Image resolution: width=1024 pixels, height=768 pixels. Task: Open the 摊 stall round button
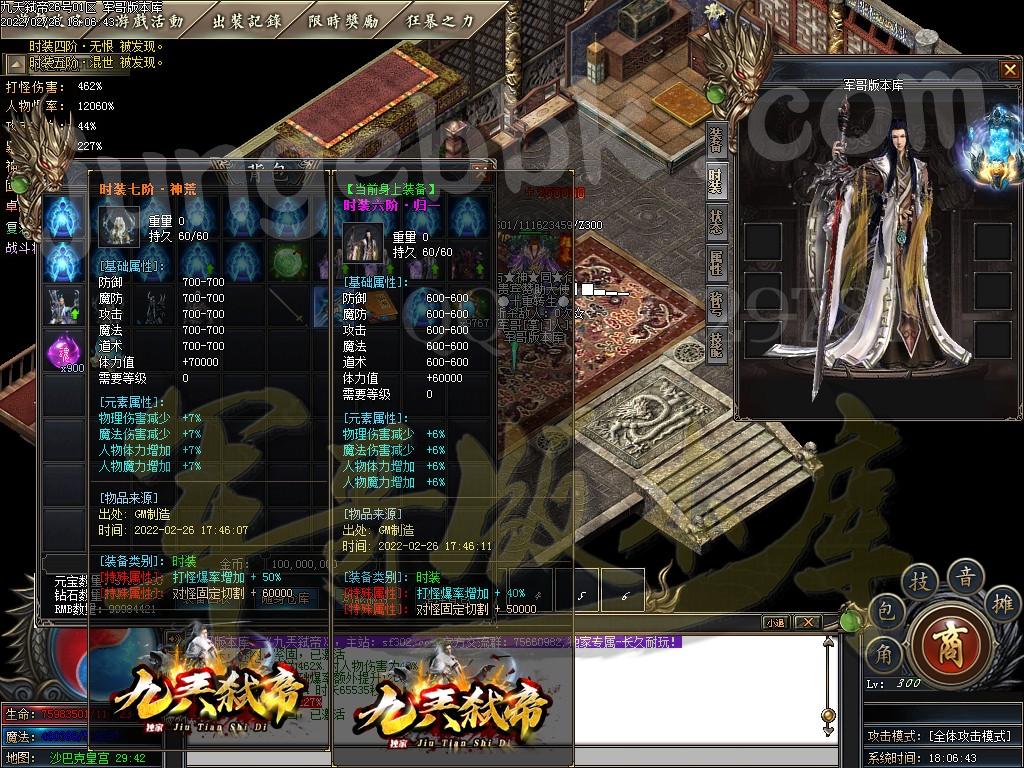click(x=1005, y=603)
